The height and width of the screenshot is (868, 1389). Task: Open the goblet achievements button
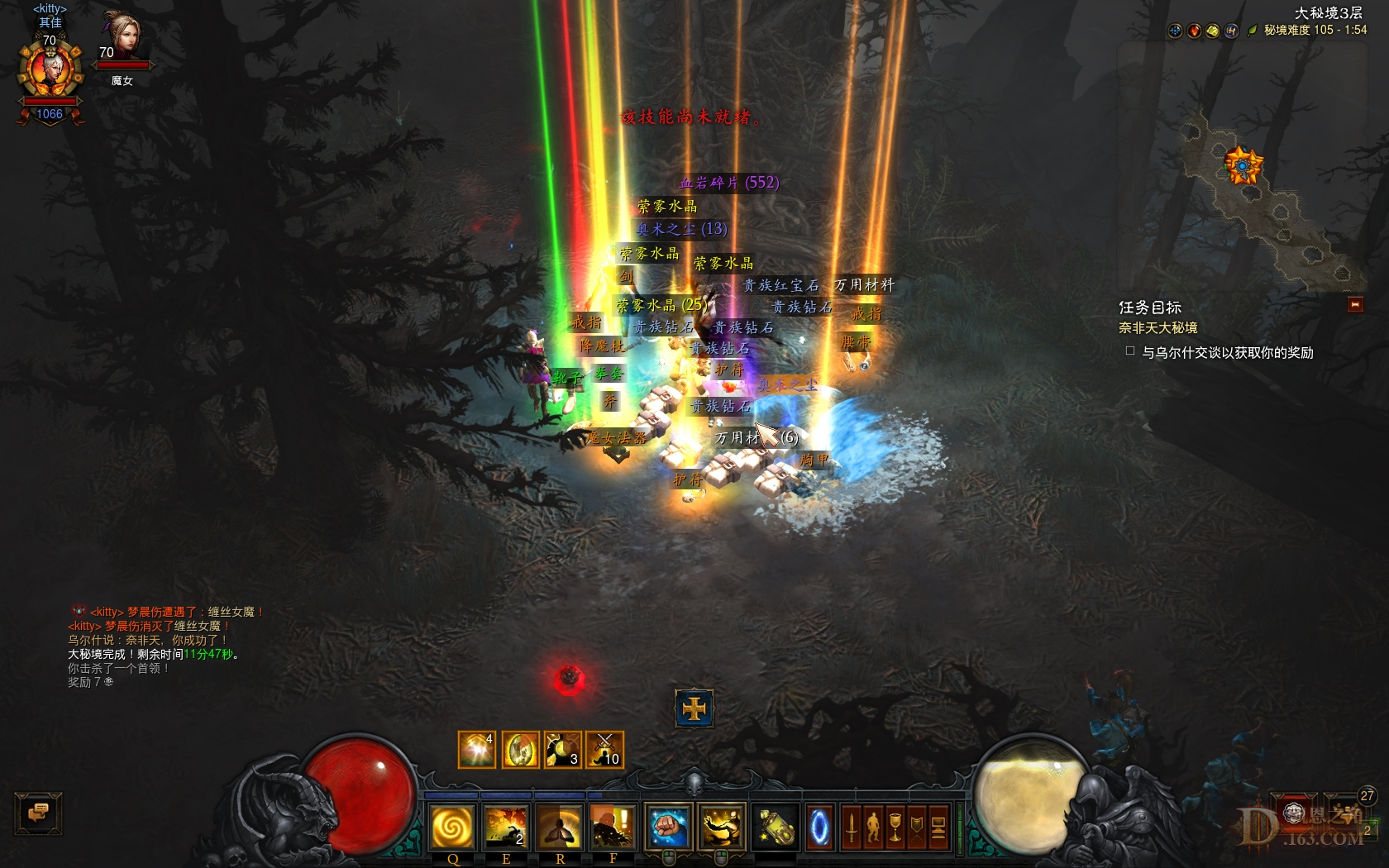[895, 827]
